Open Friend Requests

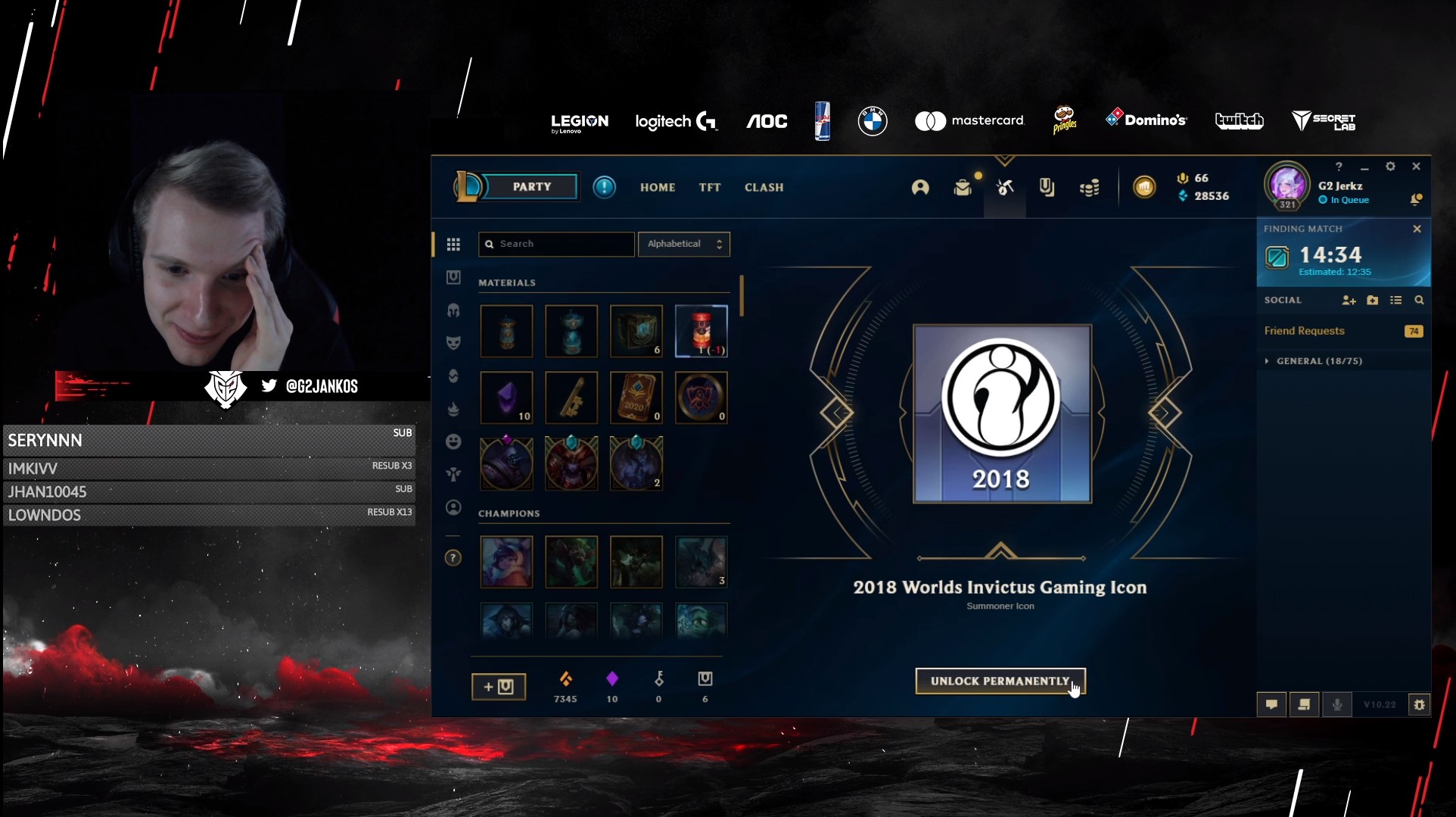coord(1303,331)
